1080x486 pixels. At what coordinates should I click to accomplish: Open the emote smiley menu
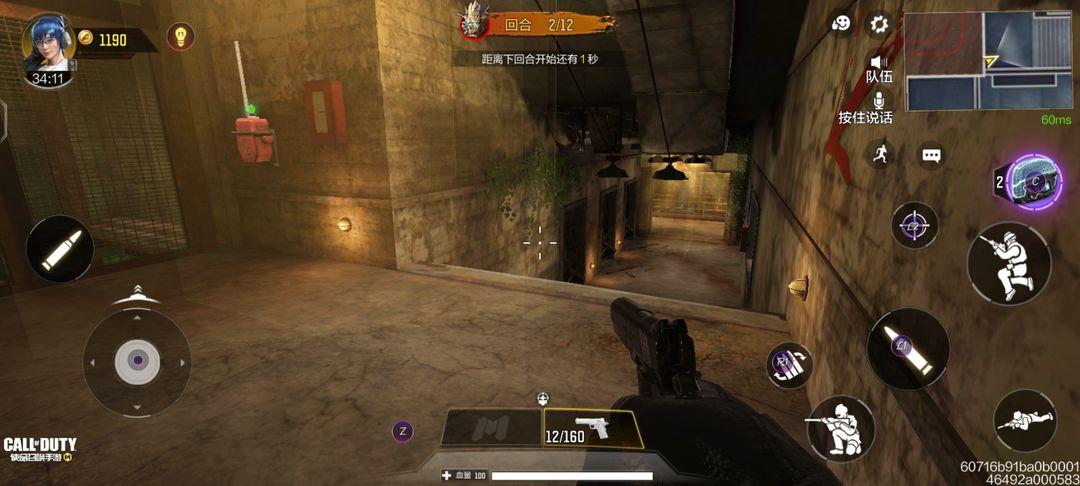coord(841,23)
